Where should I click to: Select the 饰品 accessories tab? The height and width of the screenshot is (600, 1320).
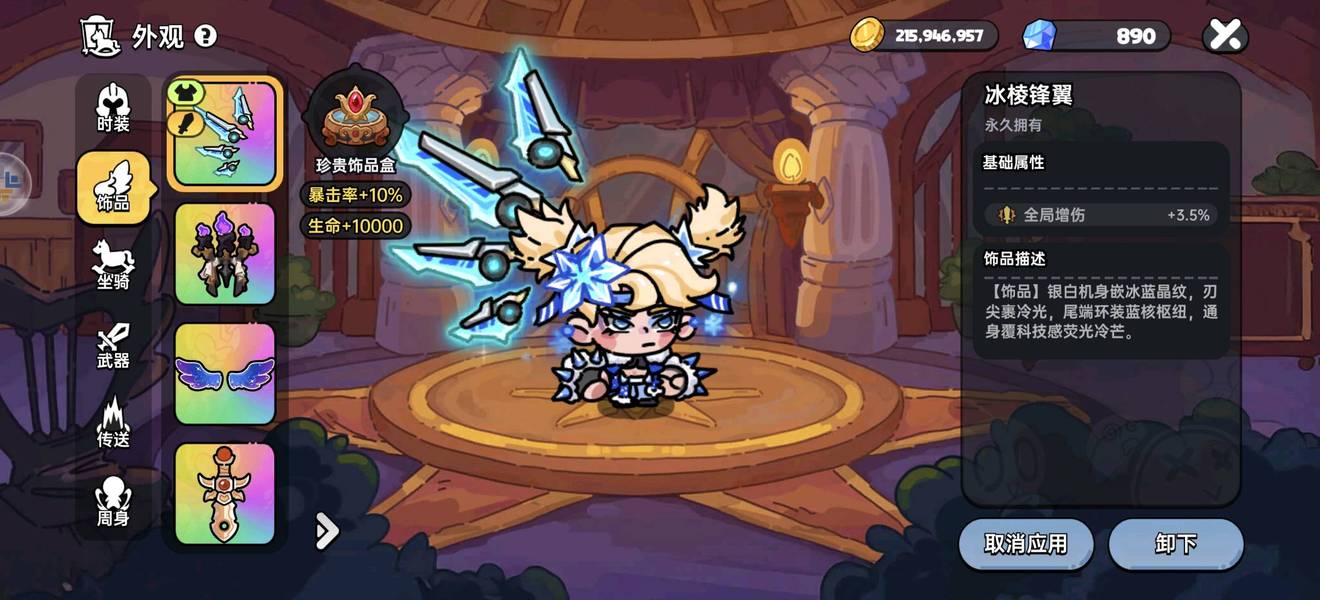[x=113, y=187]
